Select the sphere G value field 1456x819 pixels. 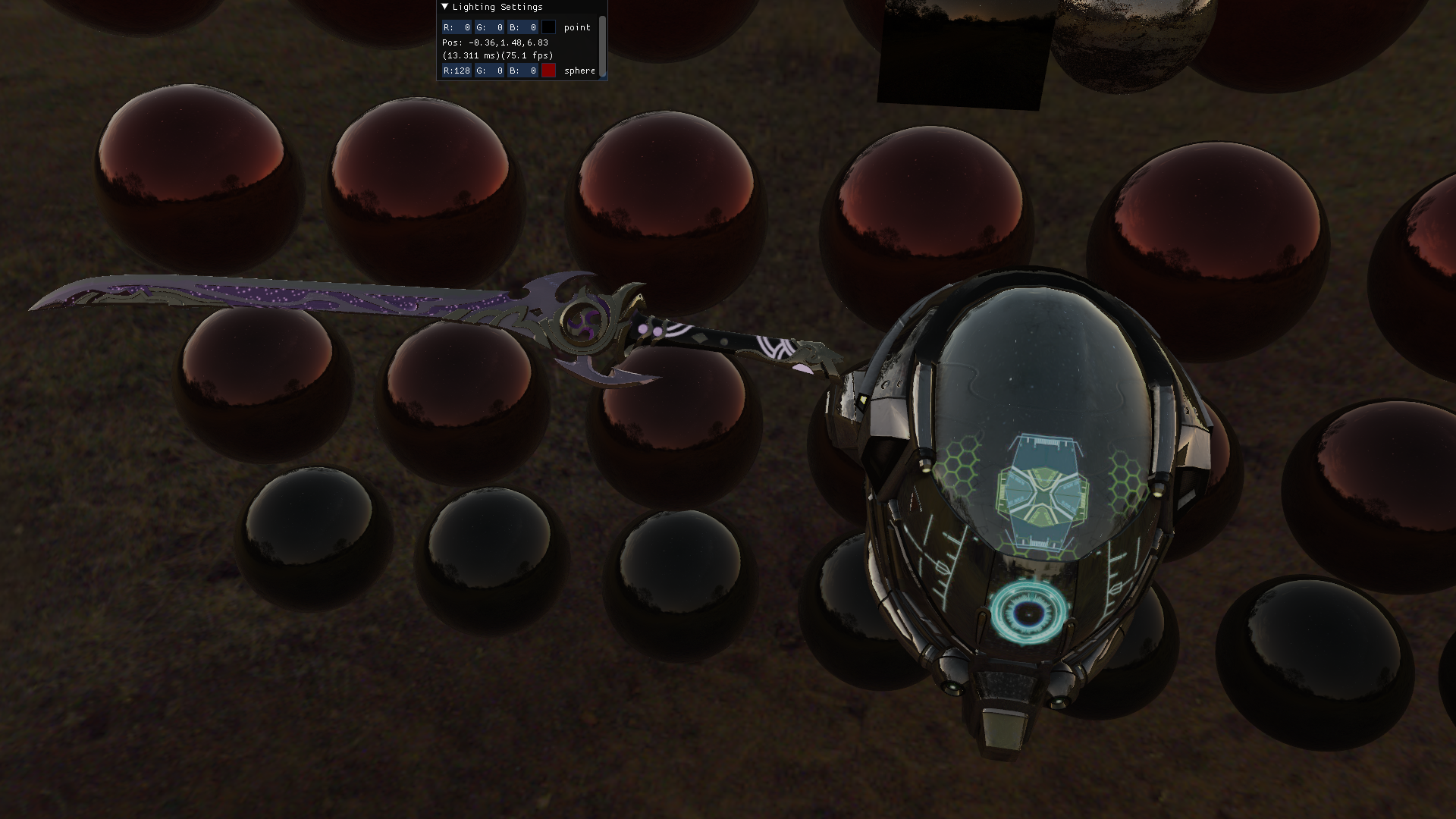(x=490, y=71)
